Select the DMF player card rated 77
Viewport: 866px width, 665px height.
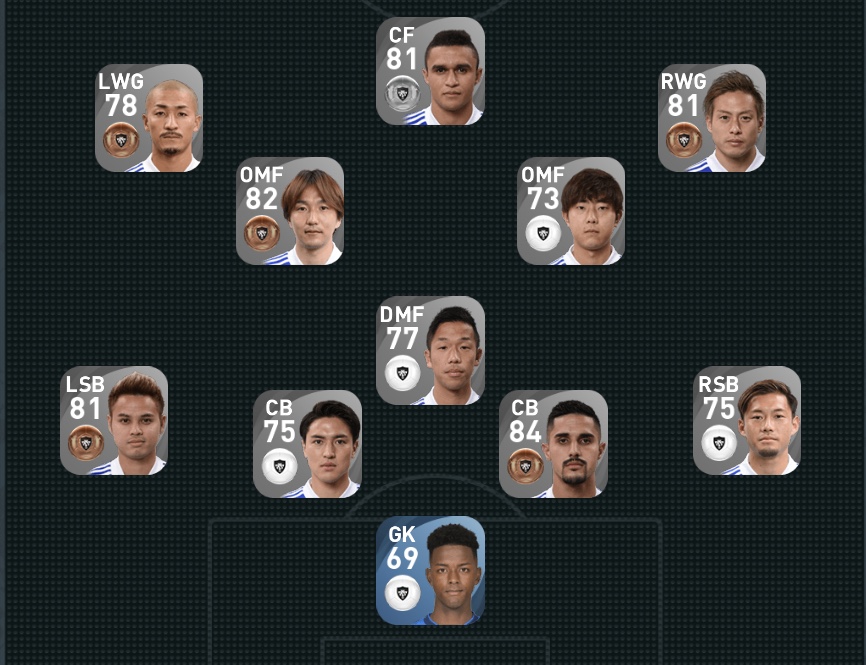pos(430,351)
